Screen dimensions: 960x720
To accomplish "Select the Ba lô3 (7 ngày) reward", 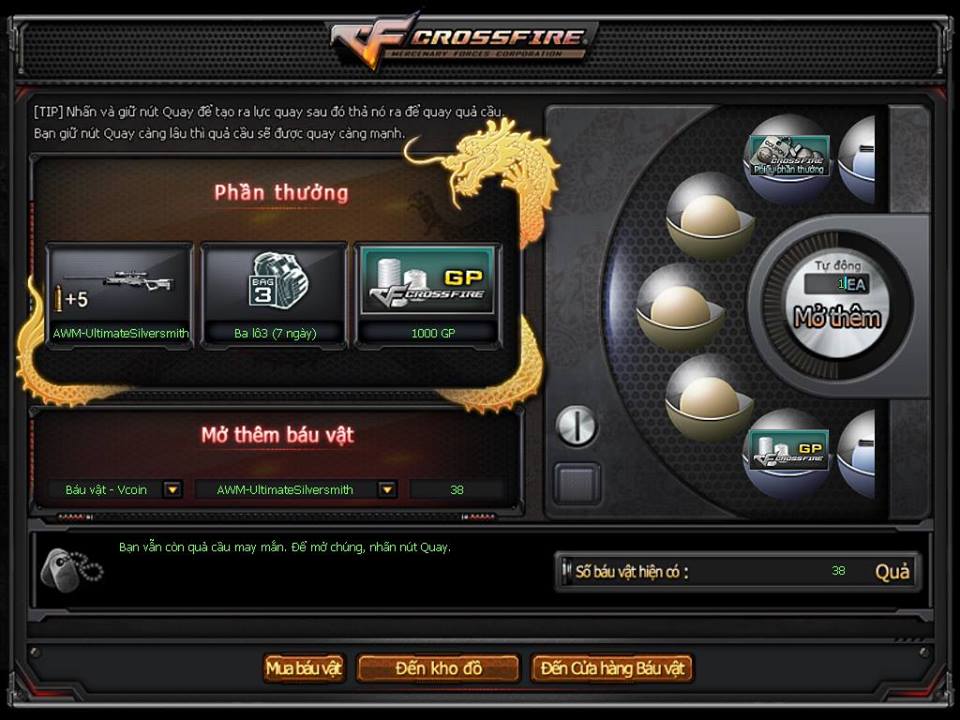I will click(x=274, y=294).
